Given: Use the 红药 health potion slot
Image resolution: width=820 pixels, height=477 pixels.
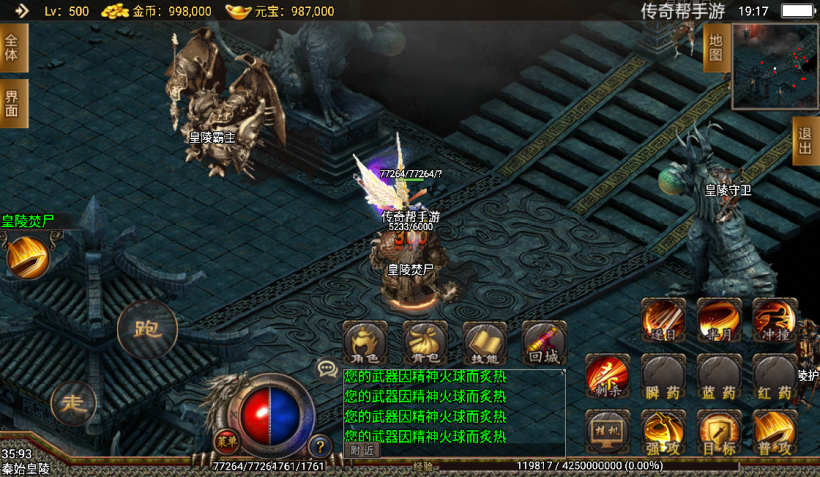Looking at the screenshot, I should pos(774,376).
